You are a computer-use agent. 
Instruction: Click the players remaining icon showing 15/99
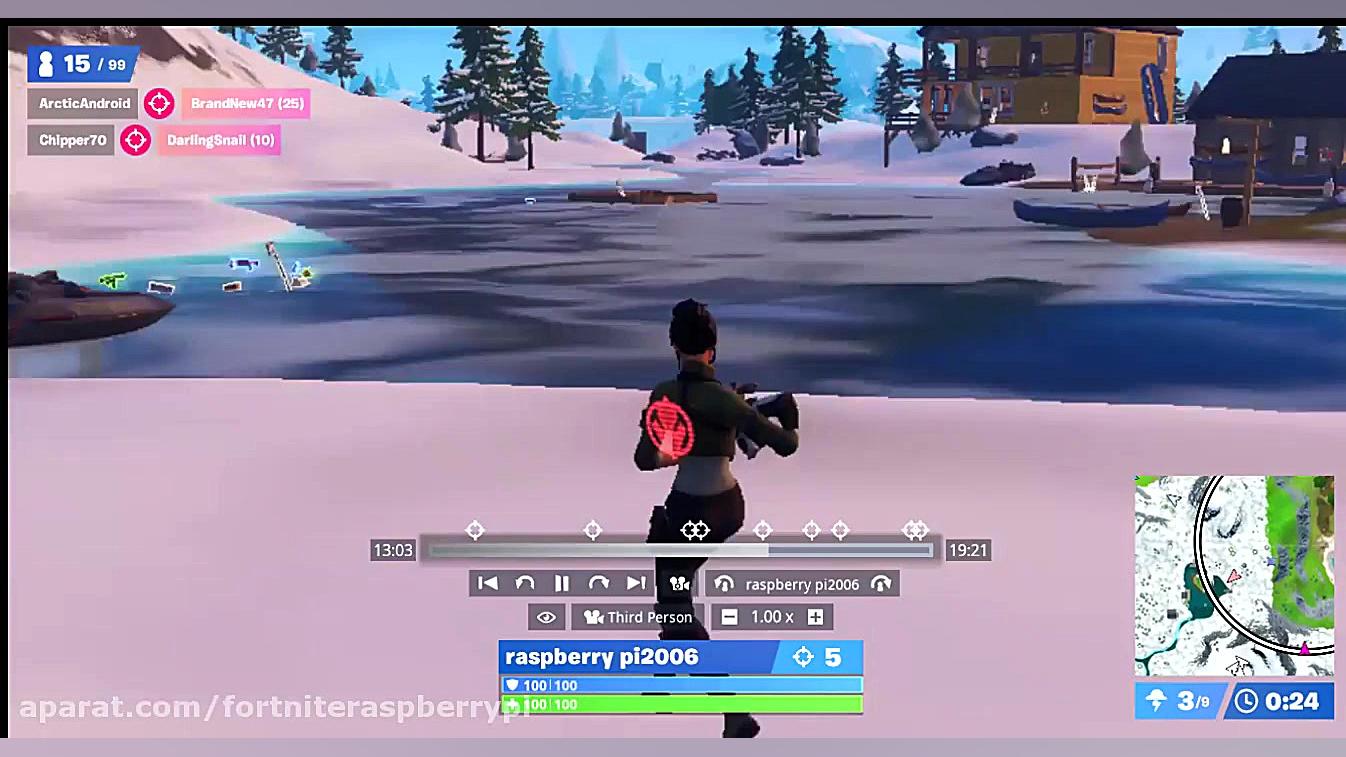click(x=47, y=63)
